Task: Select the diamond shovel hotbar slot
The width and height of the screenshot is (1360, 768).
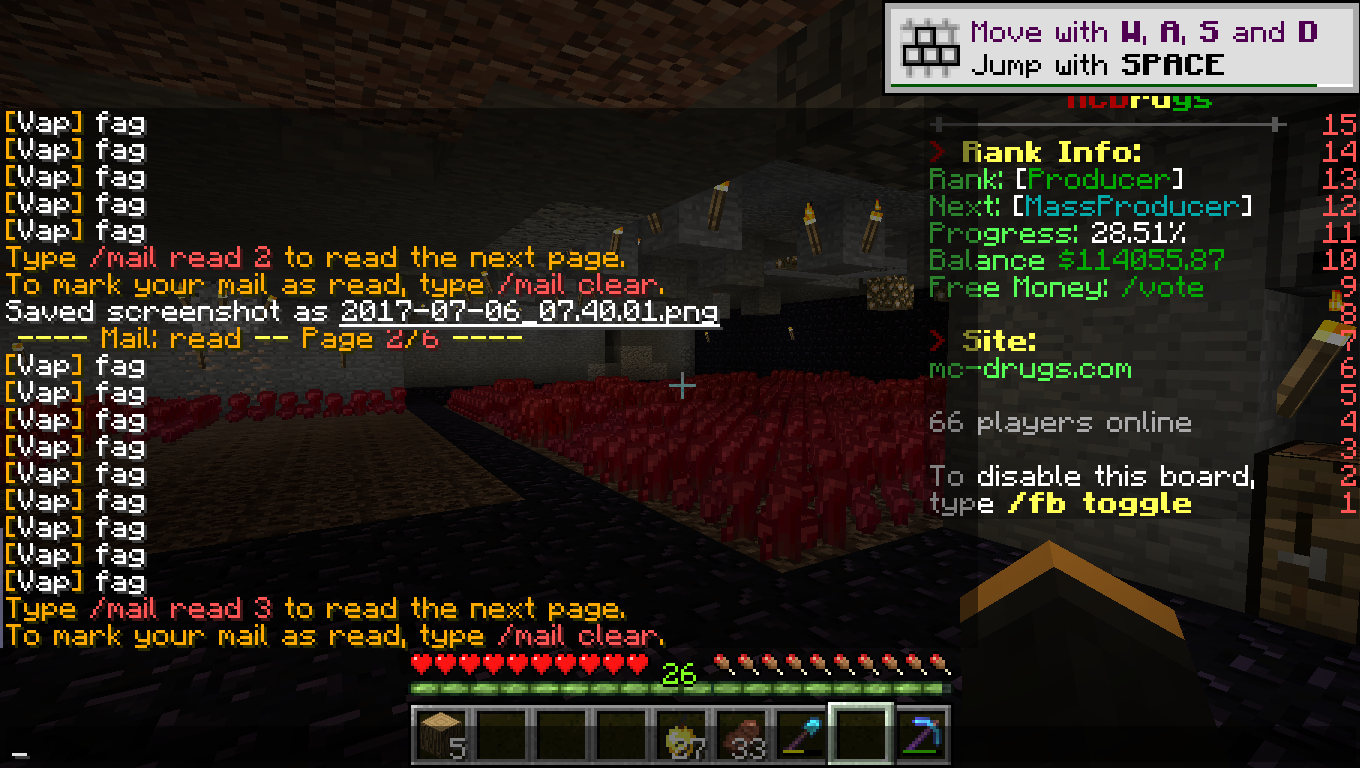Action: (x=800, y=735)
